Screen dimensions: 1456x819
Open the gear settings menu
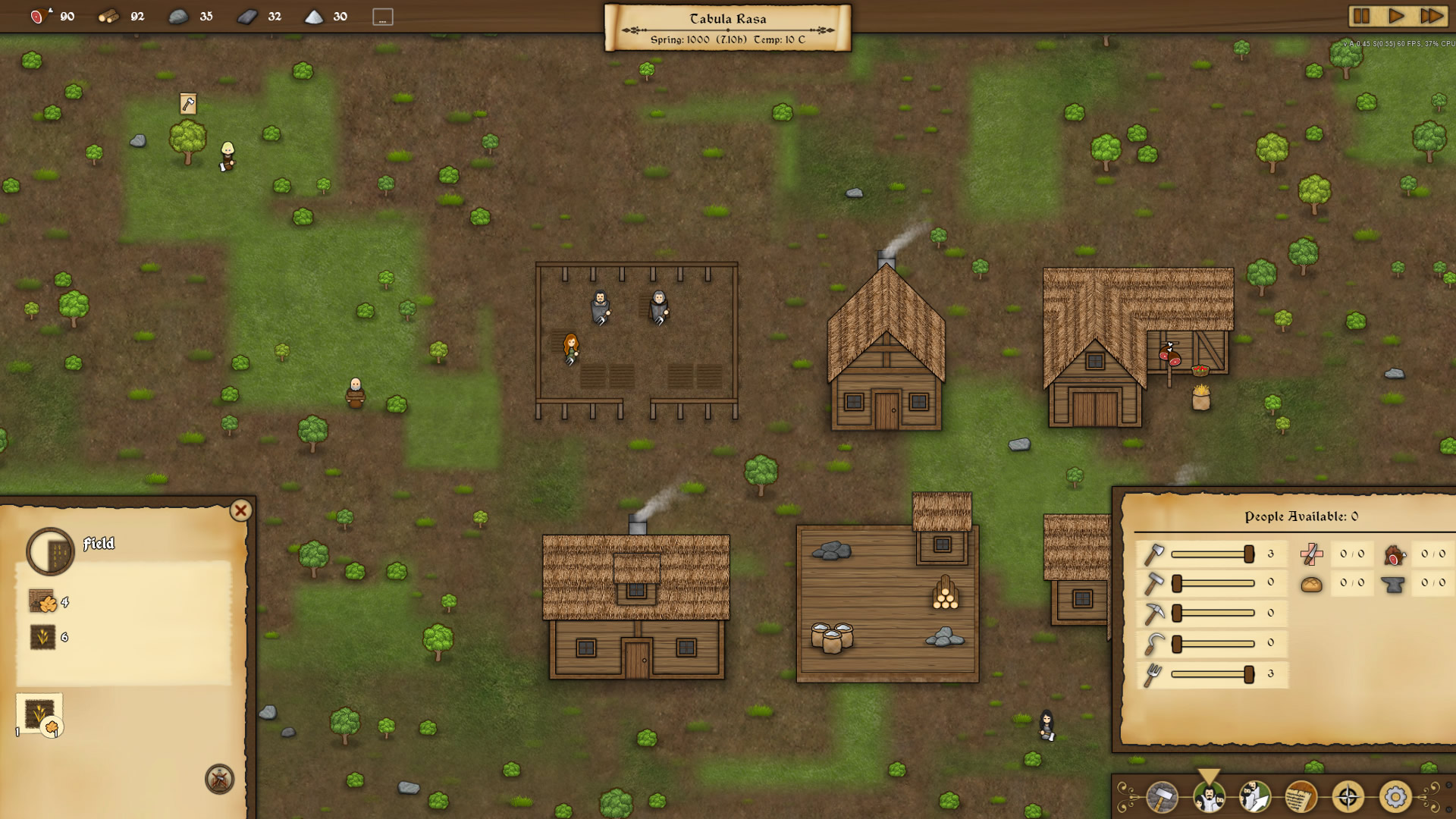(1395, 796)
